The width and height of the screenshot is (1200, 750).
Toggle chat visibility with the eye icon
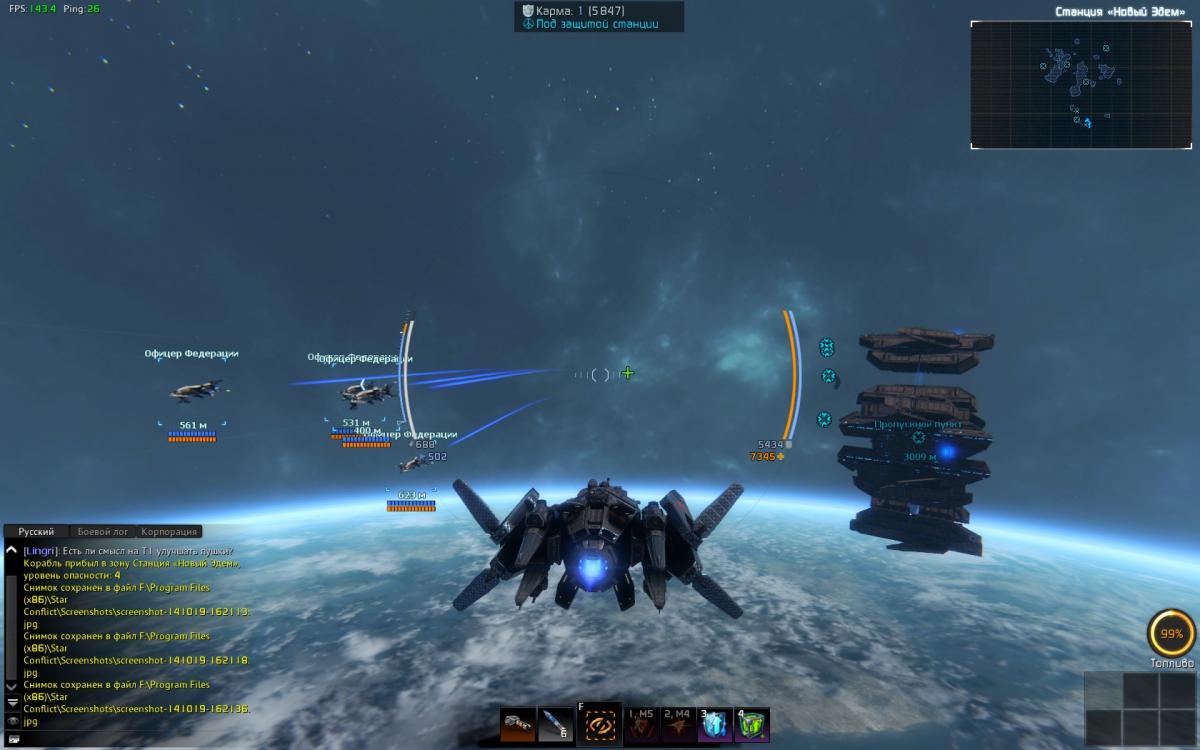click(12, 720)
